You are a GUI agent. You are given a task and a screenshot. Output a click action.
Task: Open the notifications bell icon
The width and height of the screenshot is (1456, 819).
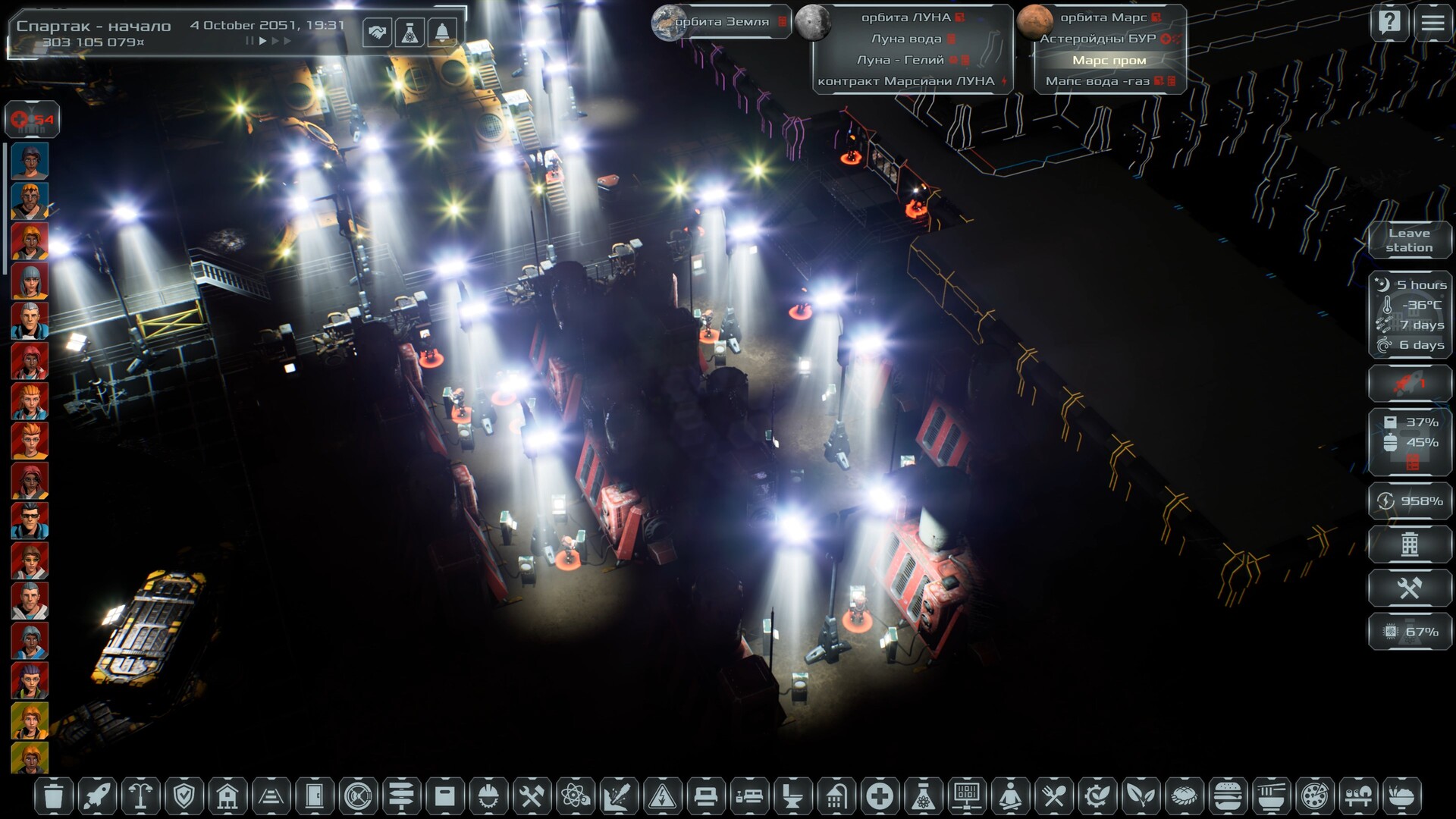442,33
